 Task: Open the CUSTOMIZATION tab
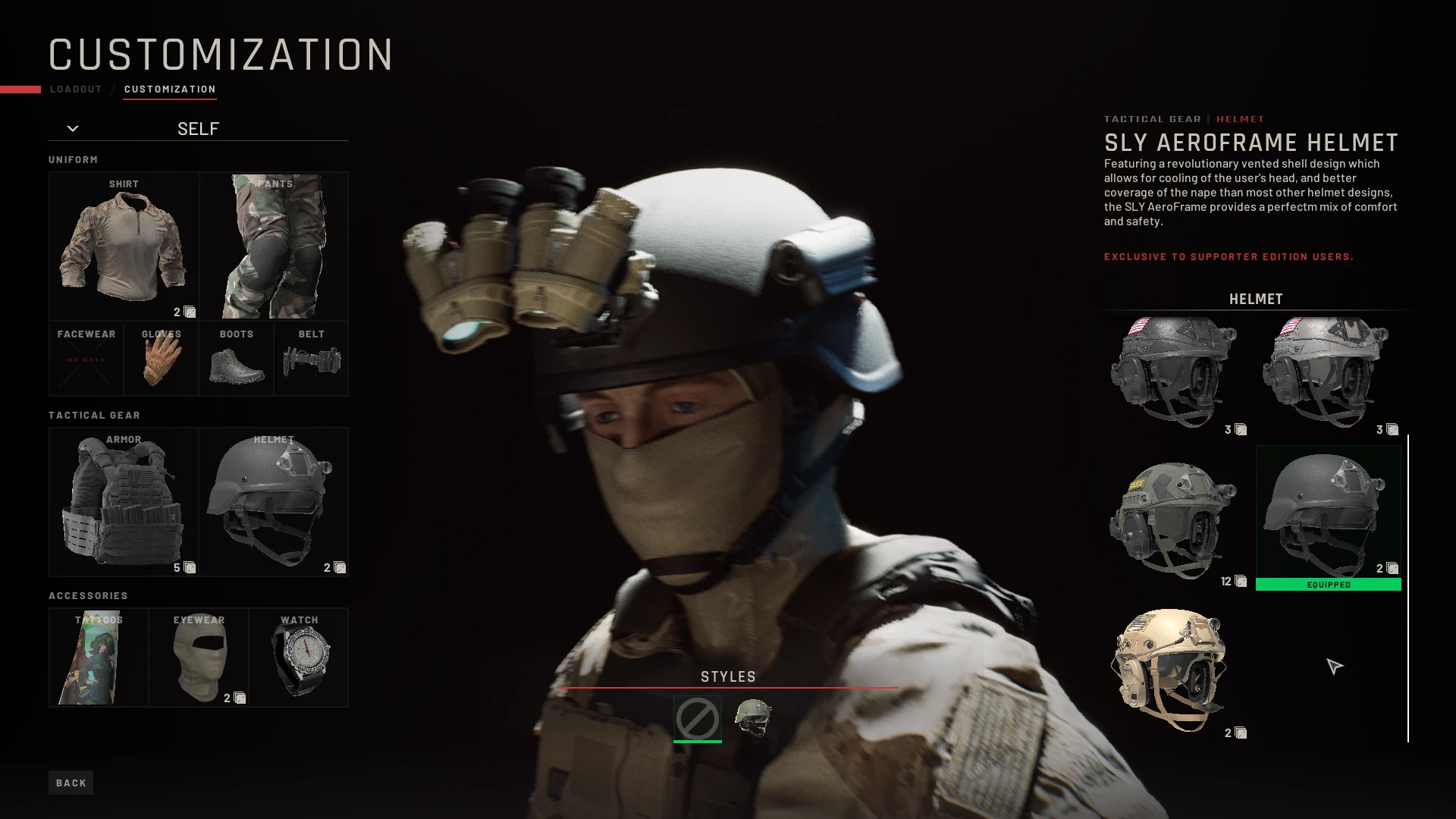pyautogui.click(x=170, y=89)
